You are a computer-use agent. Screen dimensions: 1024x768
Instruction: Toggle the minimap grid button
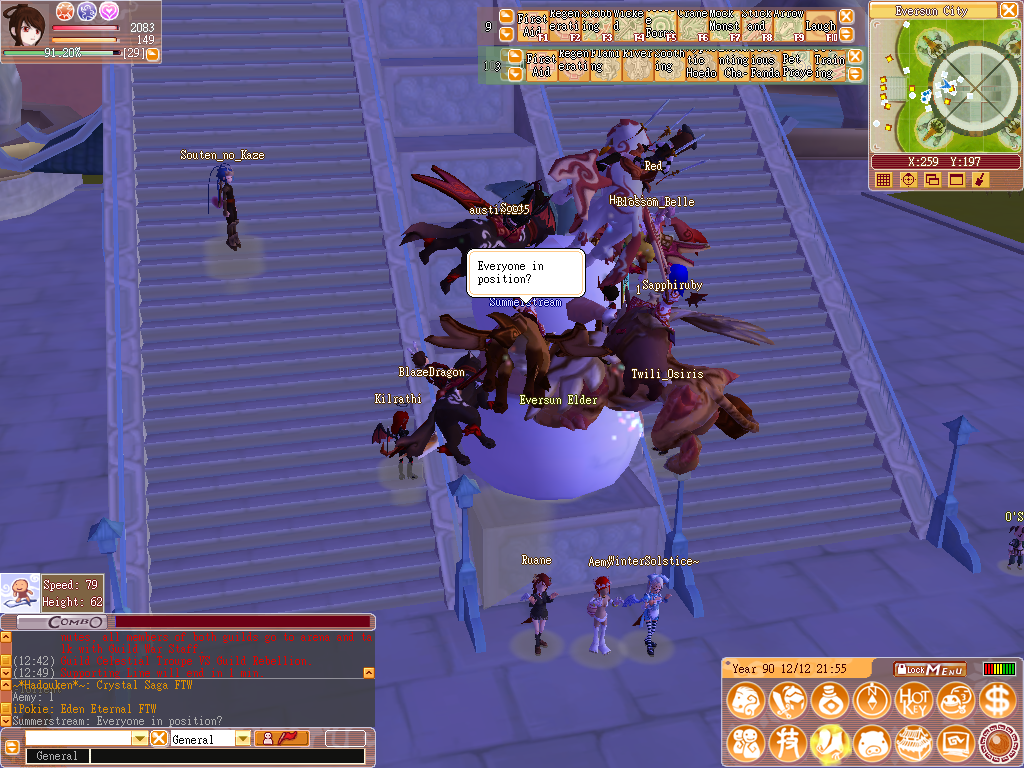883,180
